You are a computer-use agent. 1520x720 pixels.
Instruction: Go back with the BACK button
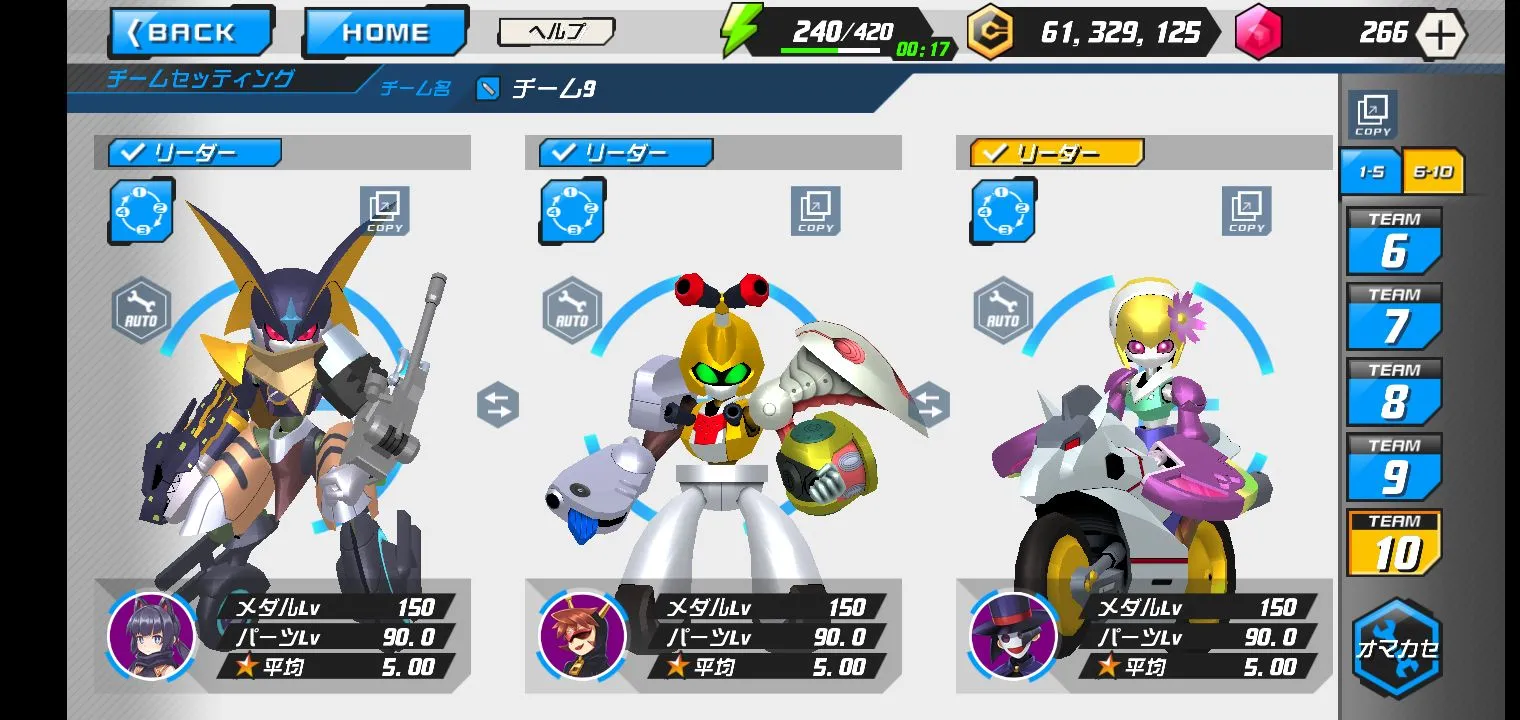[191, 33]
